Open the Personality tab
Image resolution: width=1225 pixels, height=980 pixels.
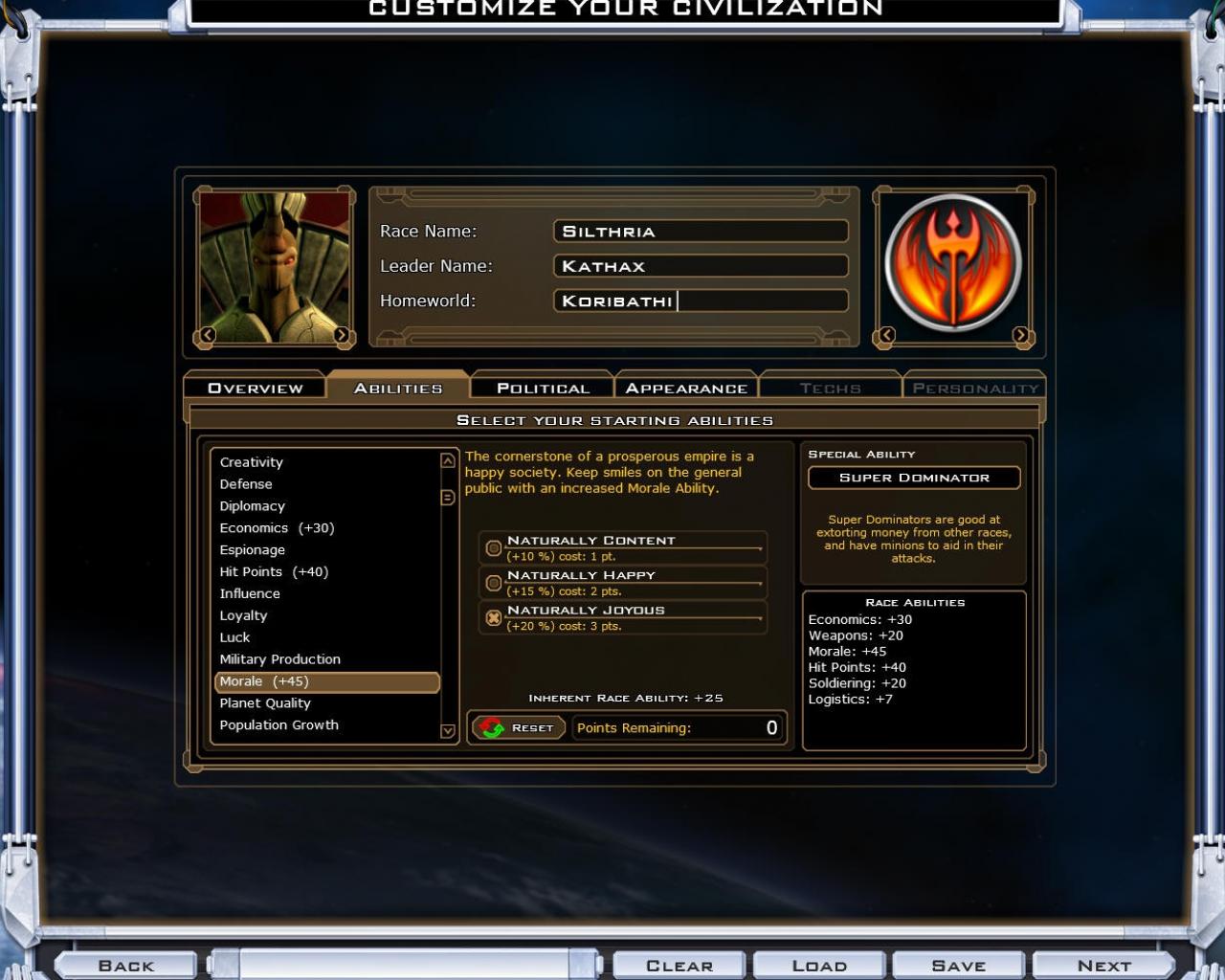point(976,388)
